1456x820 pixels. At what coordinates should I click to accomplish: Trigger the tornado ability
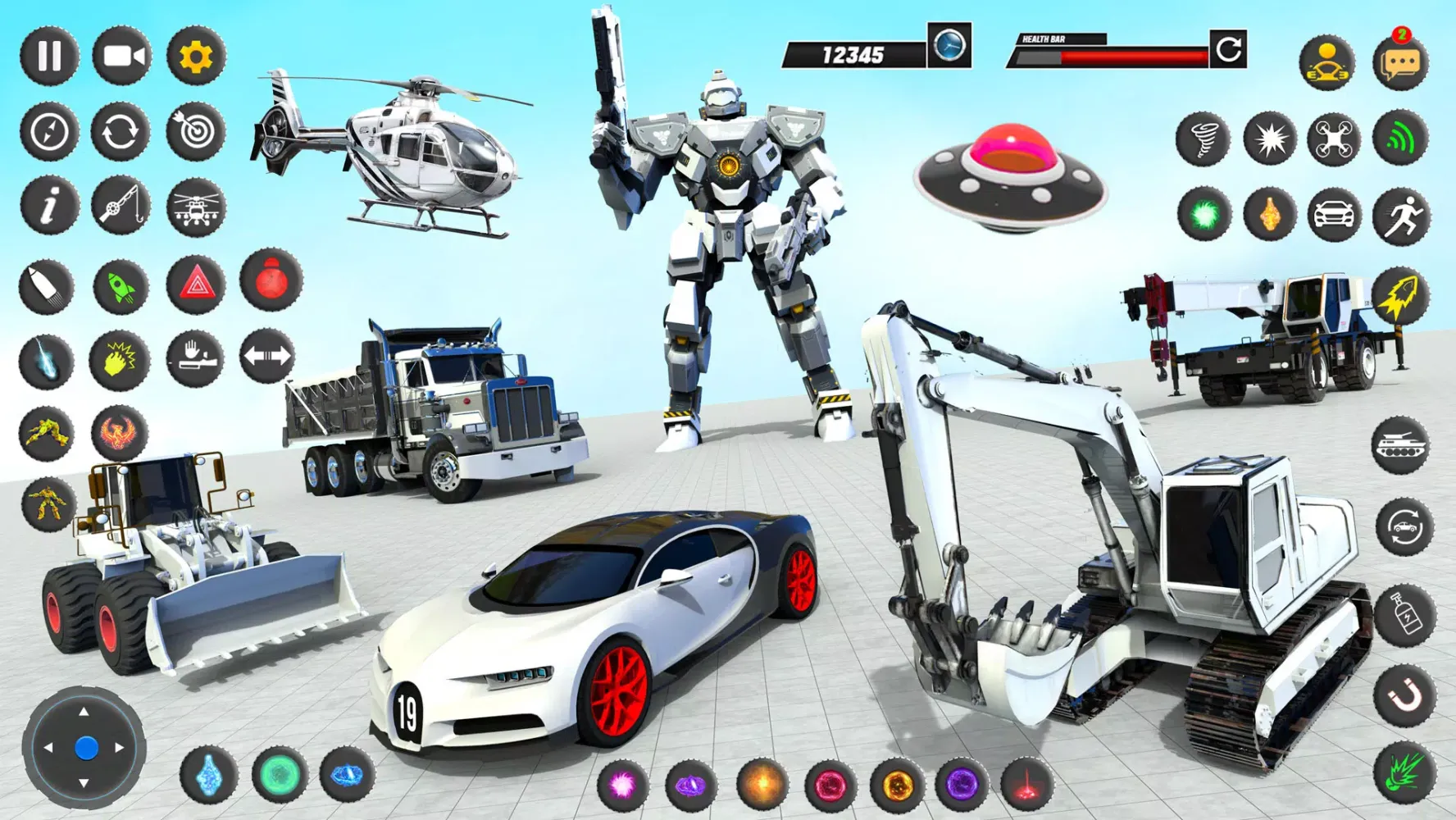(1203, 139)
